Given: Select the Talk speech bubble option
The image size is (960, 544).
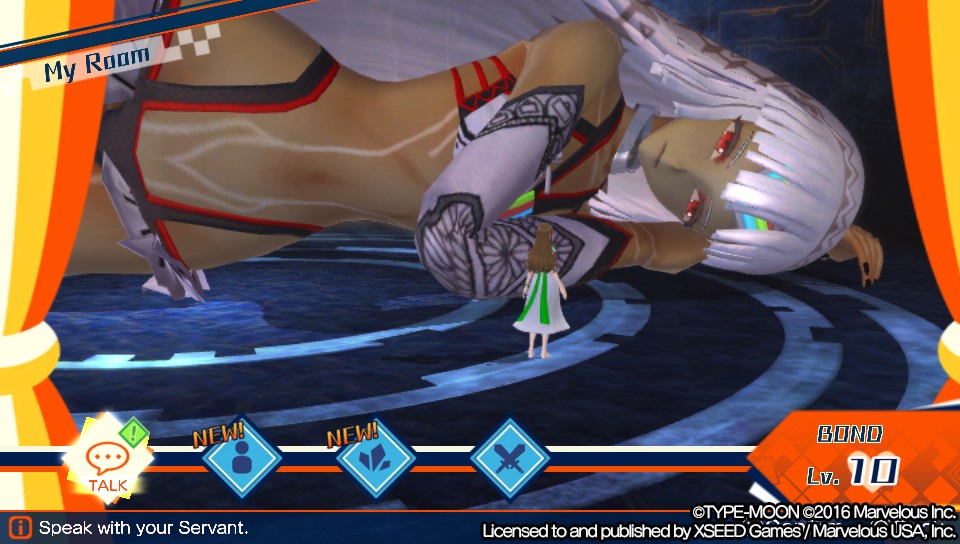Looking at the screenshot, I should coord(106,461).
